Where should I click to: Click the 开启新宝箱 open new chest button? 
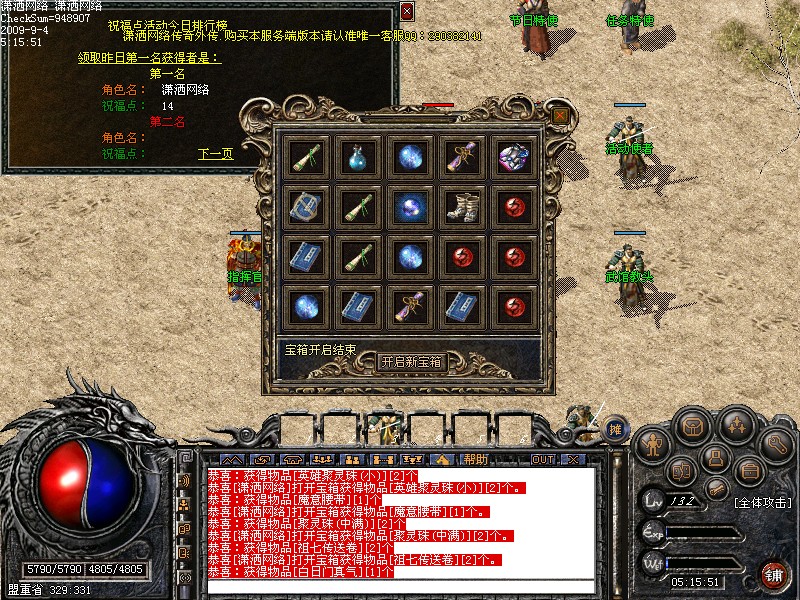(411, 362)
